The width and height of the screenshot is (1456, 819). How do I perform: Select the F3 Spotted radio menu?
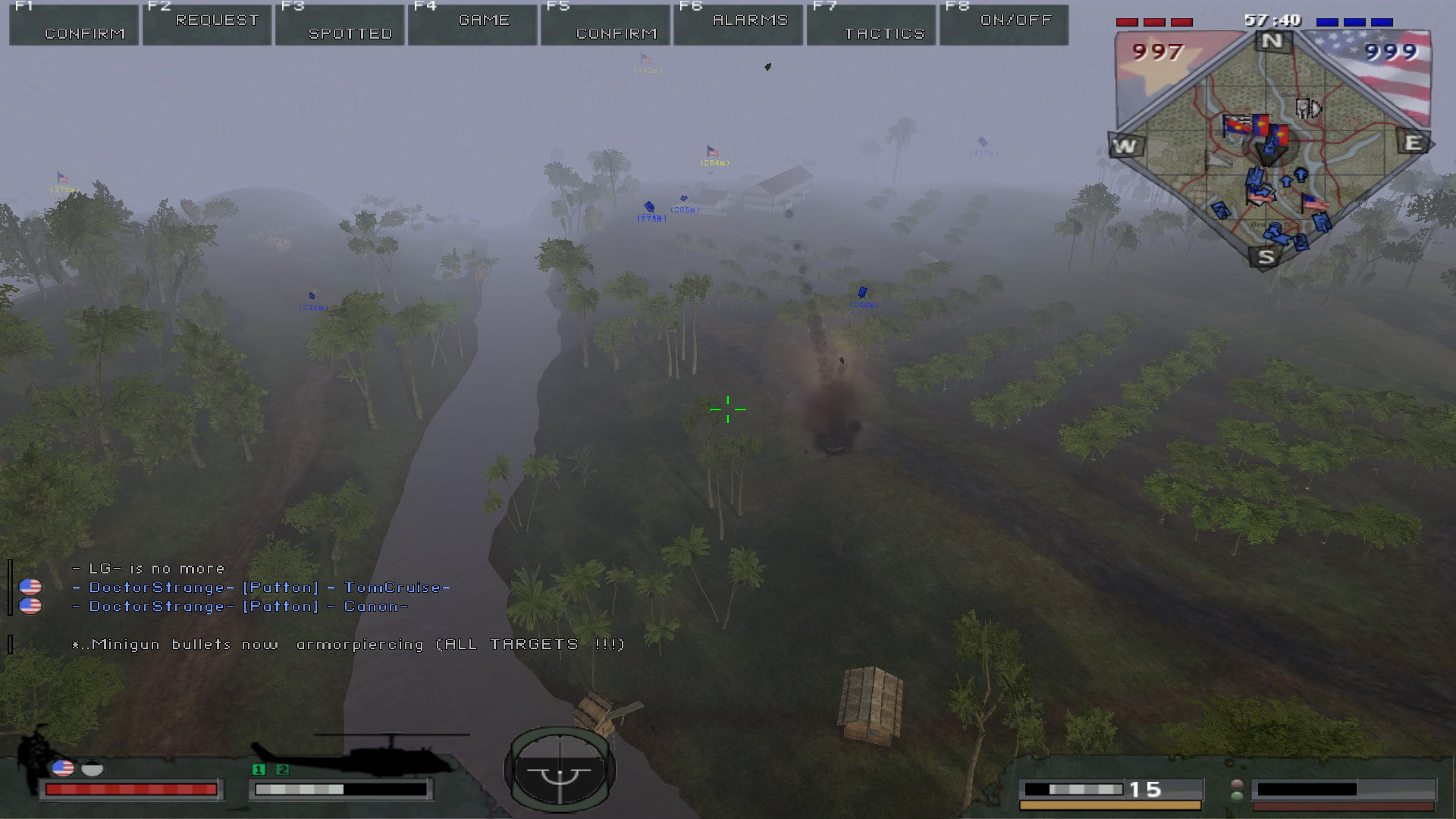click(340, 25)
